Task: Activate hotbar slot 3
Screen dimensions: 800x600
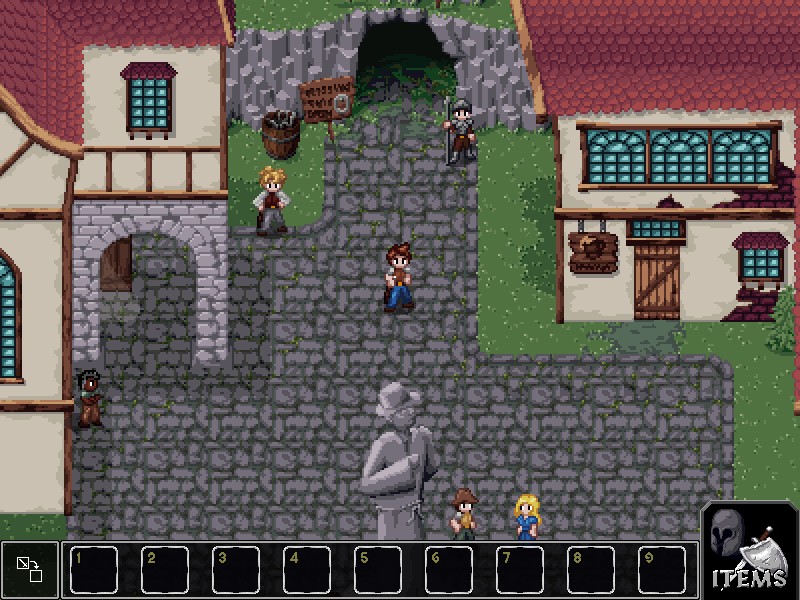Action: [237, 569]
